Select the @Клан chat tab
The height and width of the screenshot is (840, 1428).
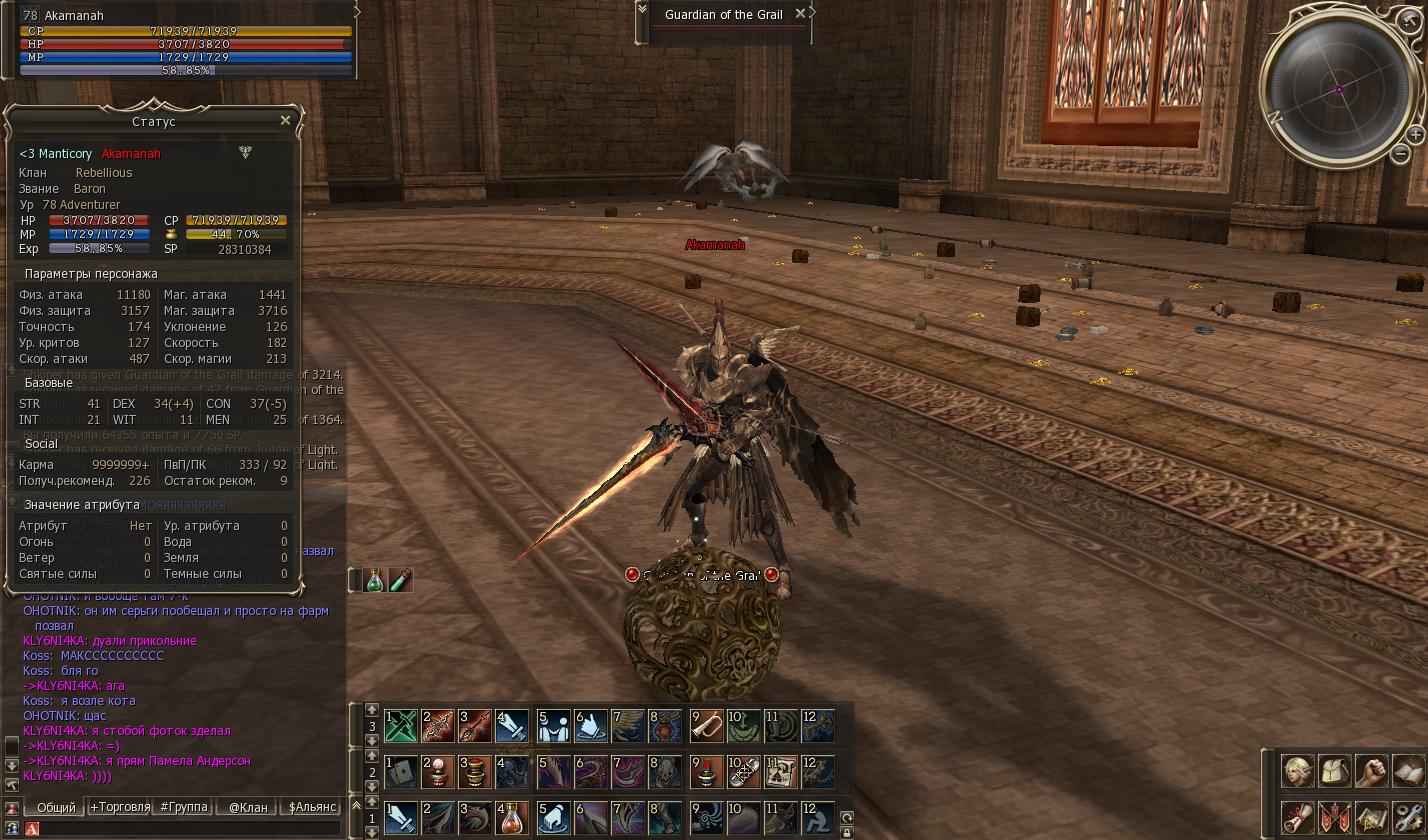point(248,807)
